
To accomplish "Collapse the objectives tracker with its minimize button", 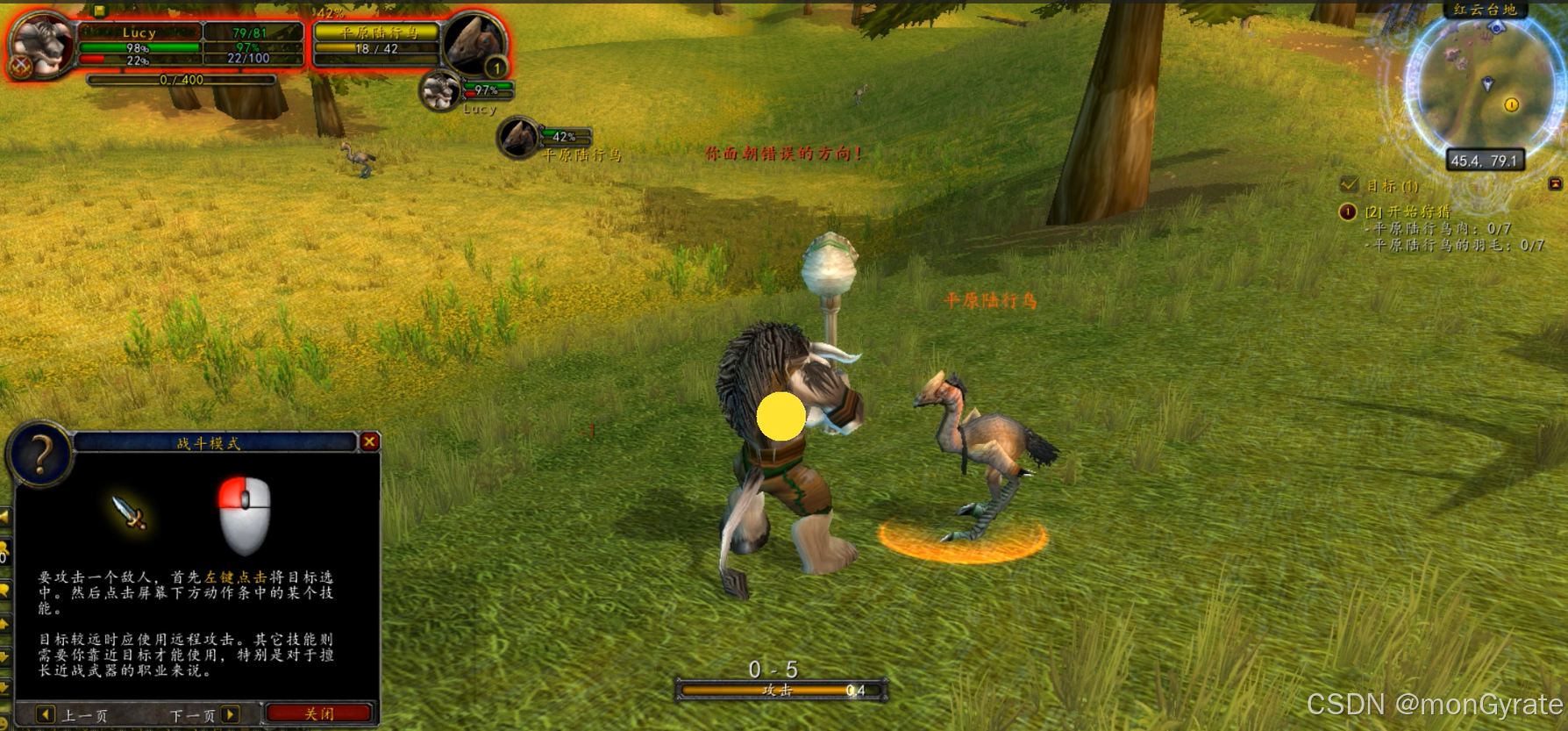I will pos(1555,183).
